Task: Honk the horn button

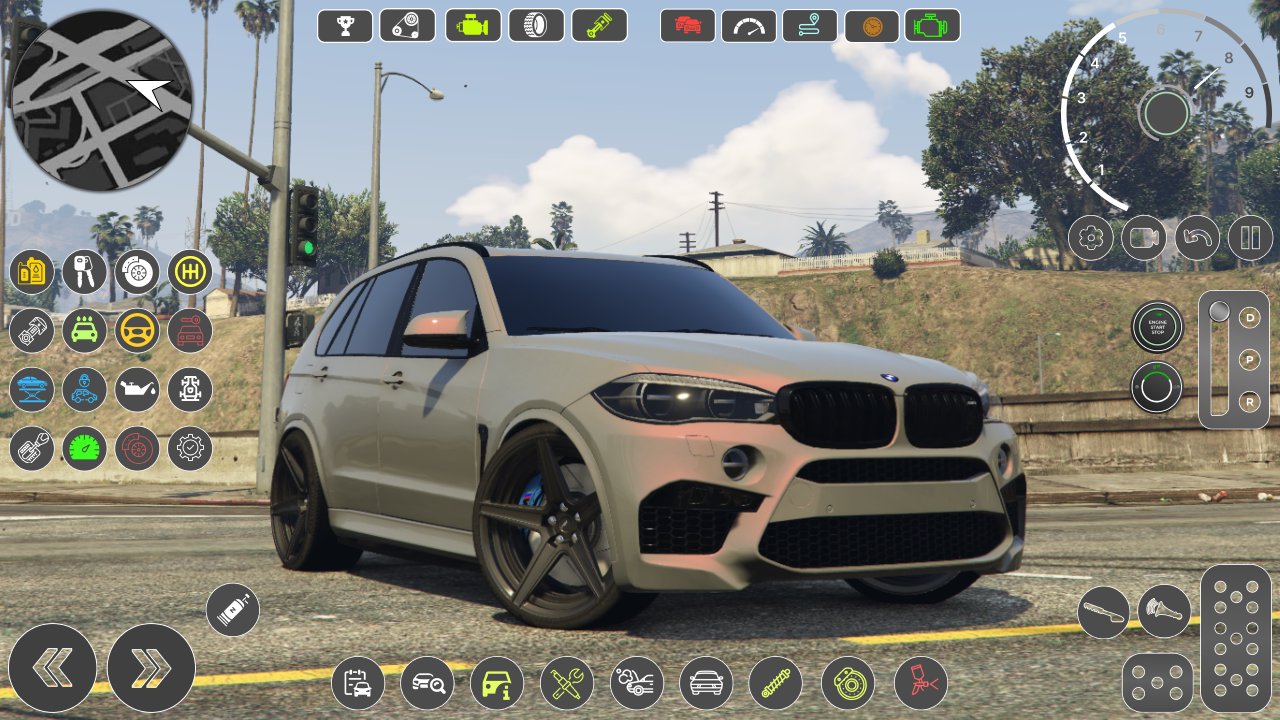Action: tap(1164, 611)
